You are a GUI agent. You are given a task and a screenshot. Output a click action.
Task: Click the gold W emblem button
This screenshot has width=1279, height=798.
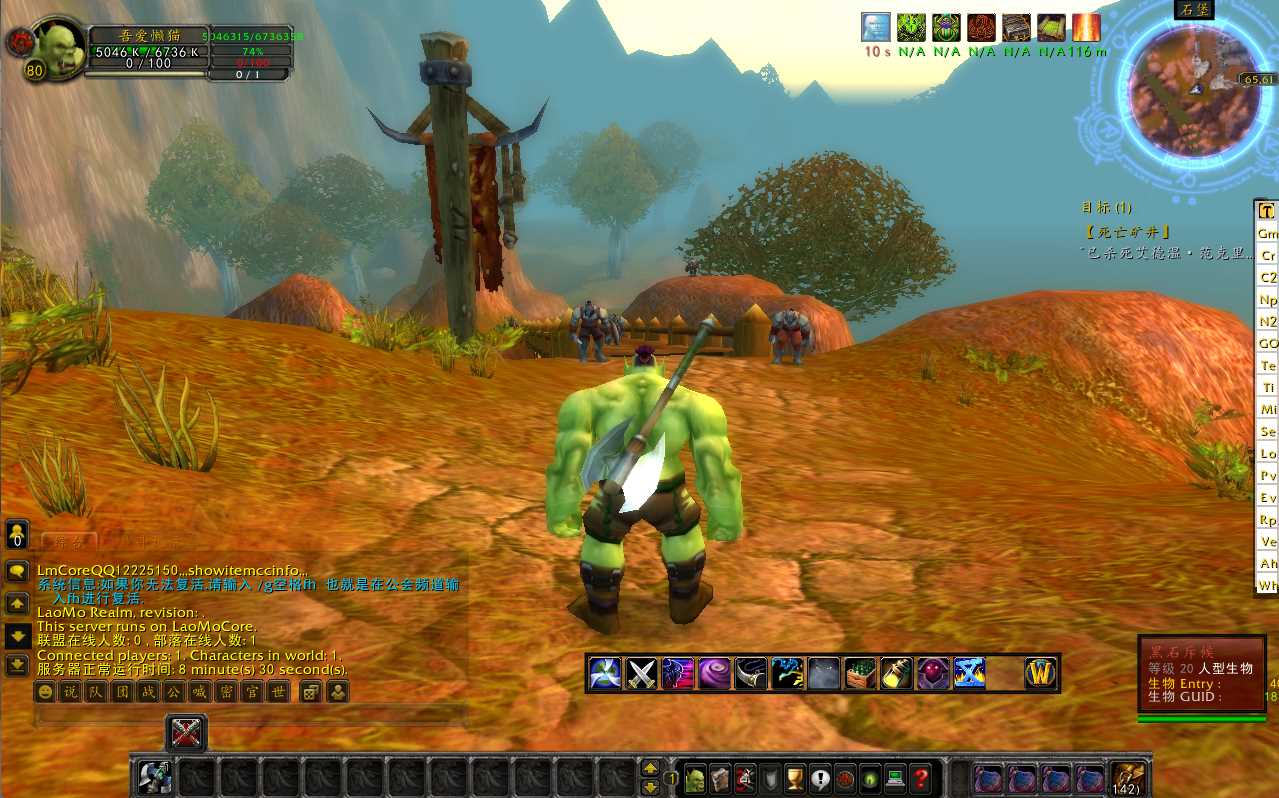pyautogui.click(x=1040, y=673)
